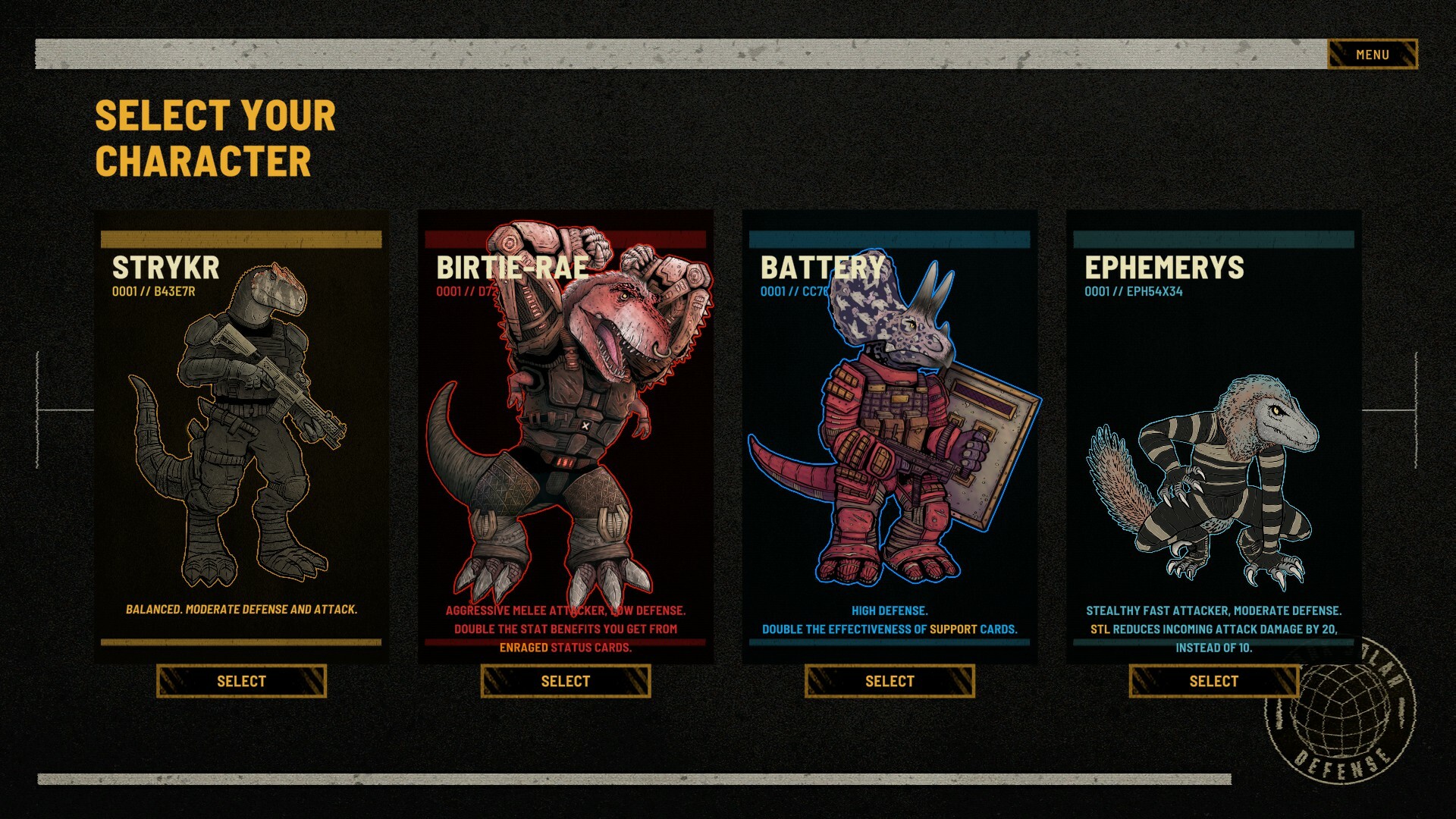The image size is (1456, 819).
Task: Open the MENU in the top right
Action: pos(1371,54)
